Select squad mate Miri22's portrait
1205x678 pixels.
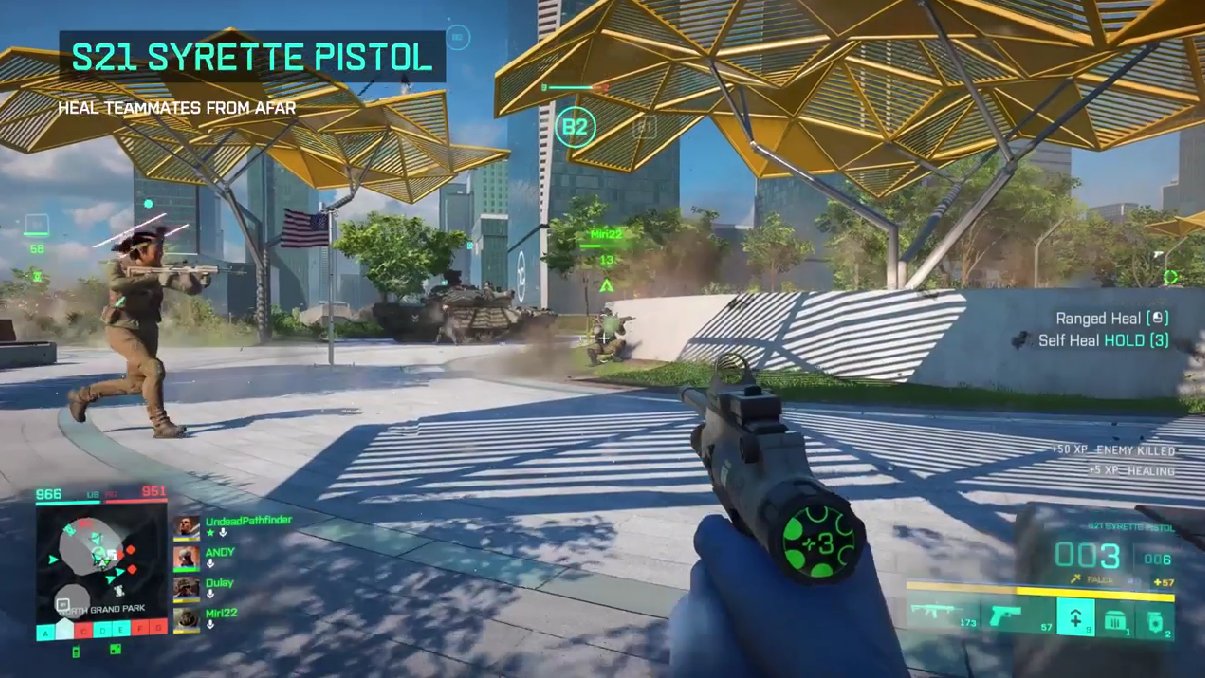(x=186, y=619)
